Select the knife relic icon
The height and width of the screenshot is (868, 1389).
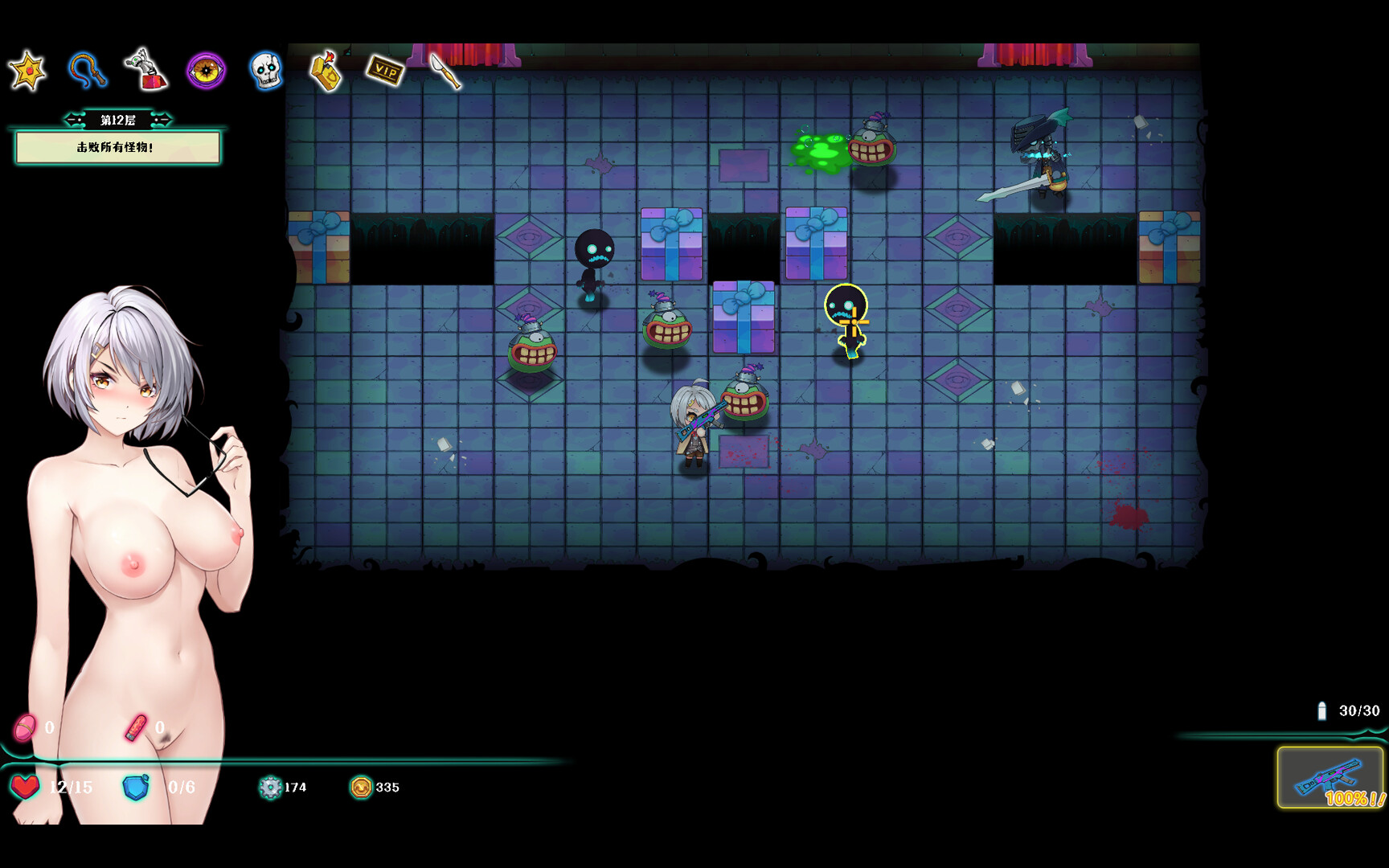(443, 71)
